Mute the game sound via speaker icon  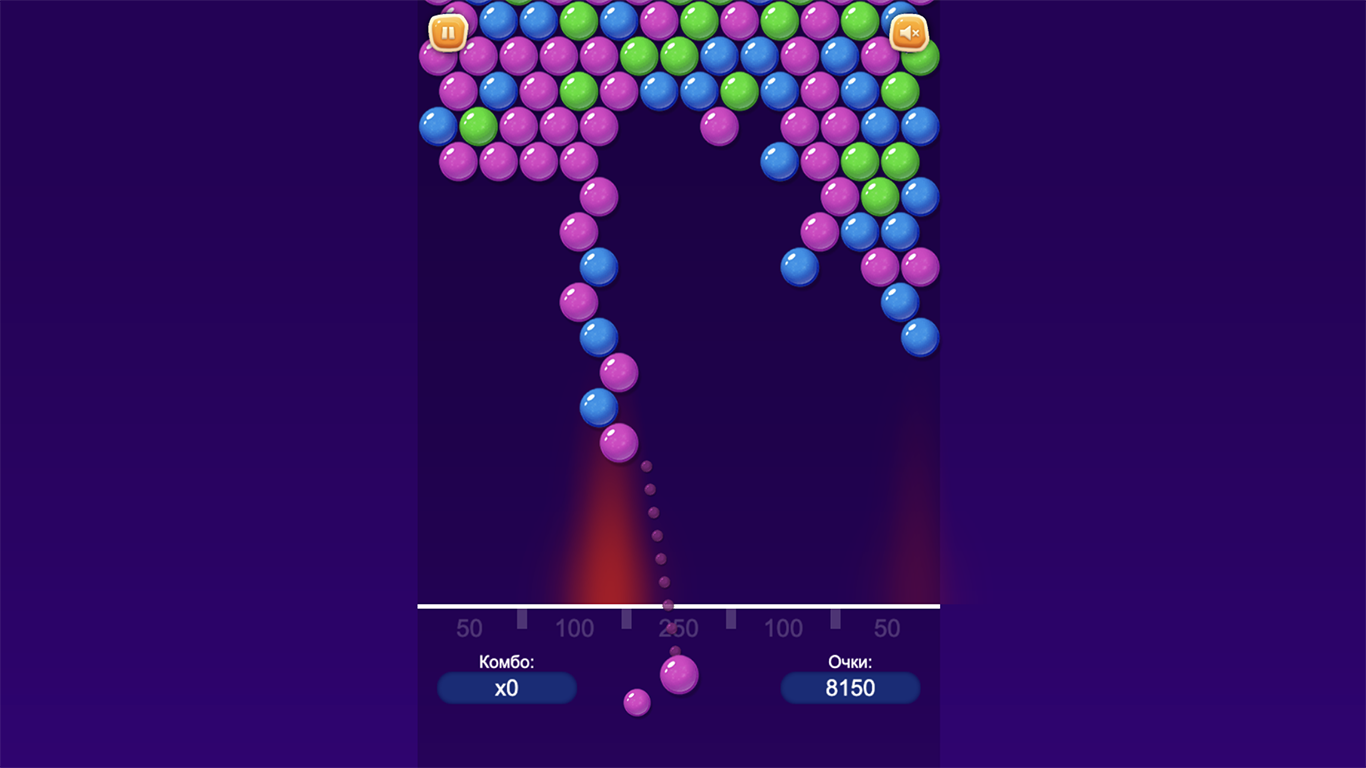tap(909, 33)
